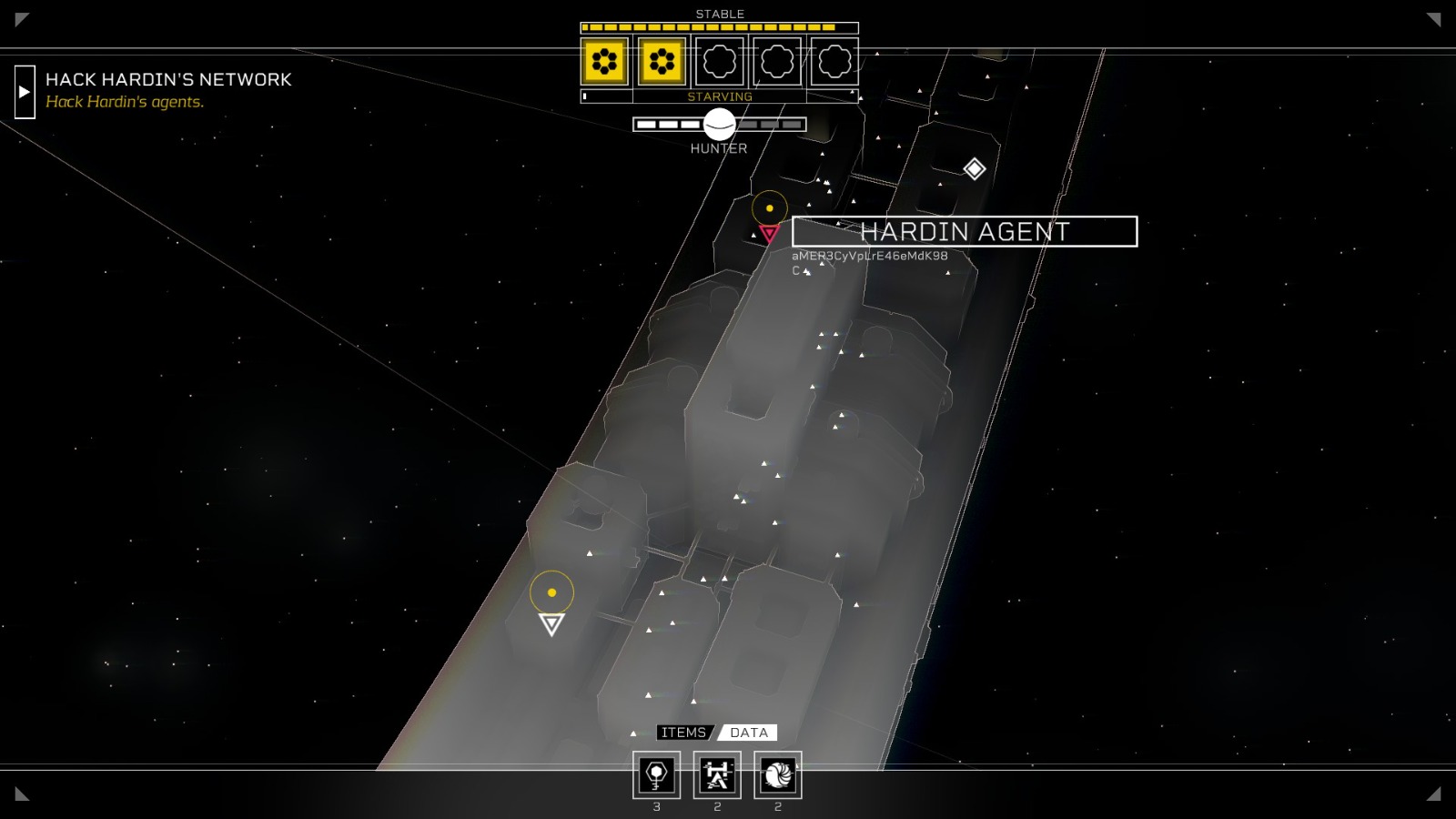1456x819 pixels.
Task: Select the spiral shell data slot
Action: [x=778, y=775]
